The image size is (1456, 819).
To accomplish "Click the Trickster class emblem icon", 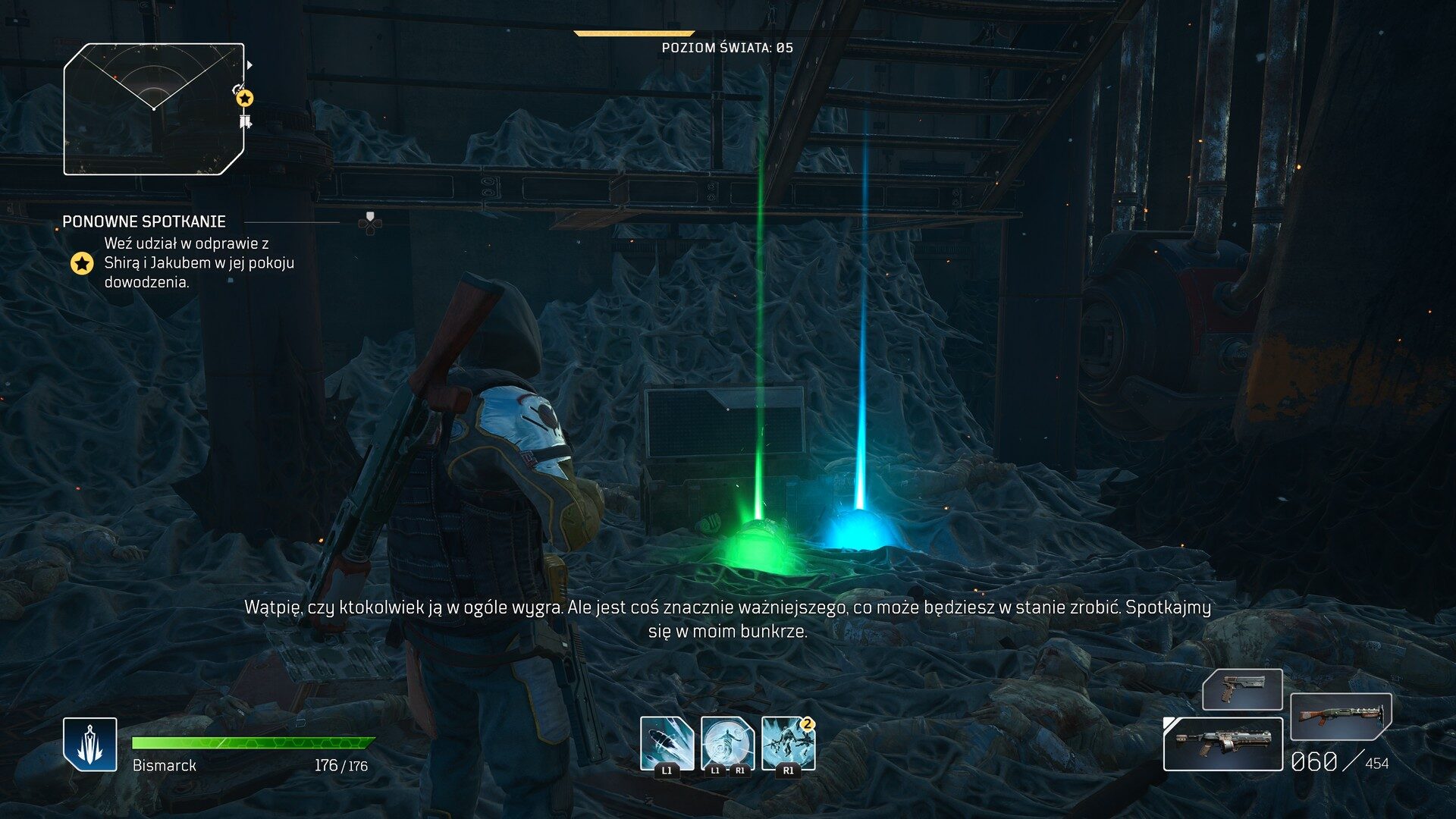I will pyautogui.click(x=90, y=744).
